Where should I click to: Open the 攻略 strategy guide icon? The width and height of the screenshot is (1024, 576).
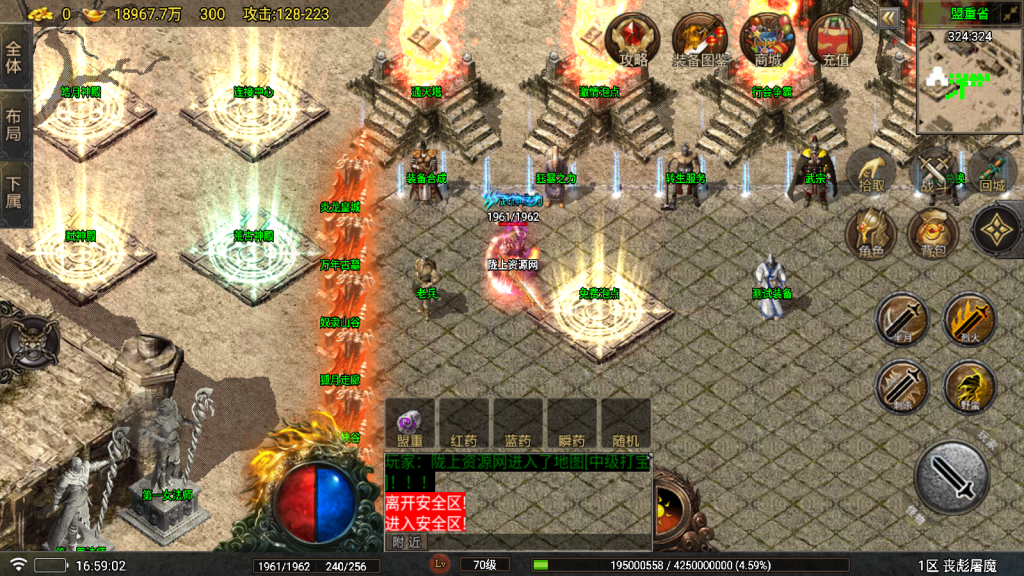click(633, 41)
